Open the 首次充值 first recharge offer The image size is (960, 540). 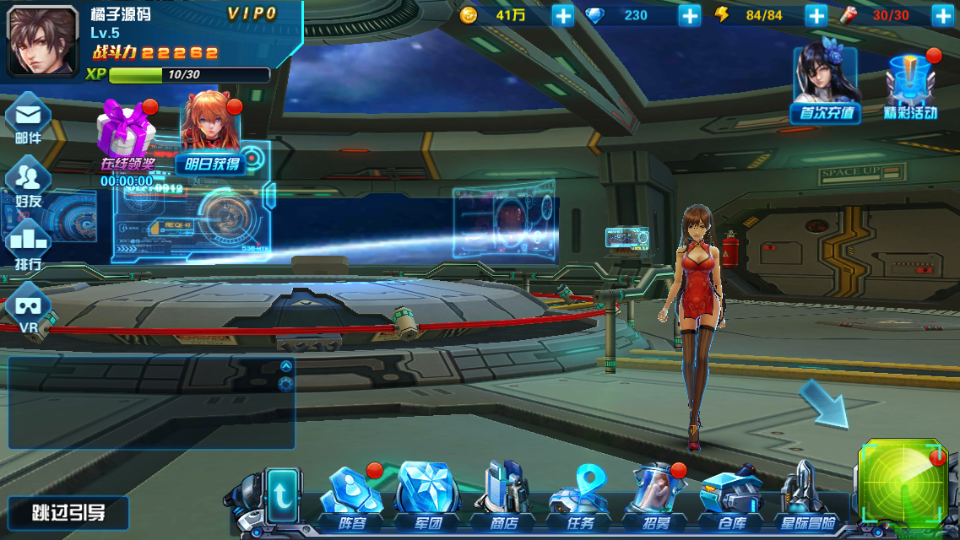tap(825, 85)
